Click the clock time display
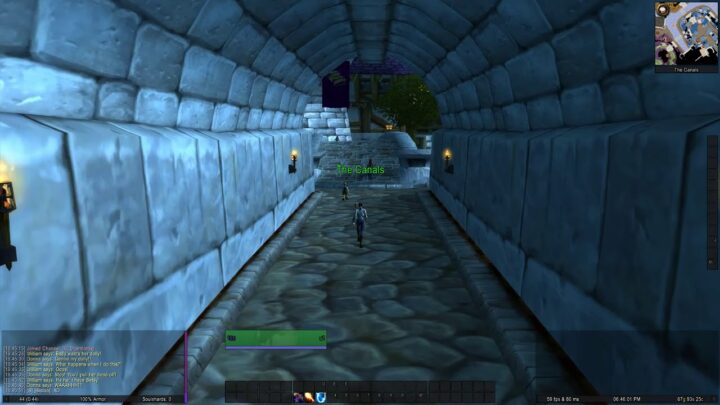Image resolution: width=720 pixels, height=405 pixels. [x=626, y=399]
